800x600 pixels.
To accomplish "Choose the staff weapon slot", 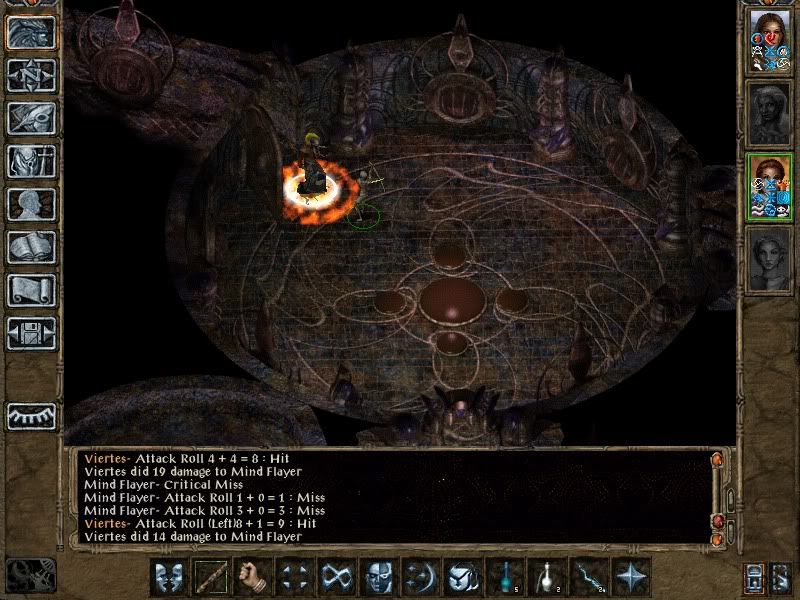I will point(211,577).
